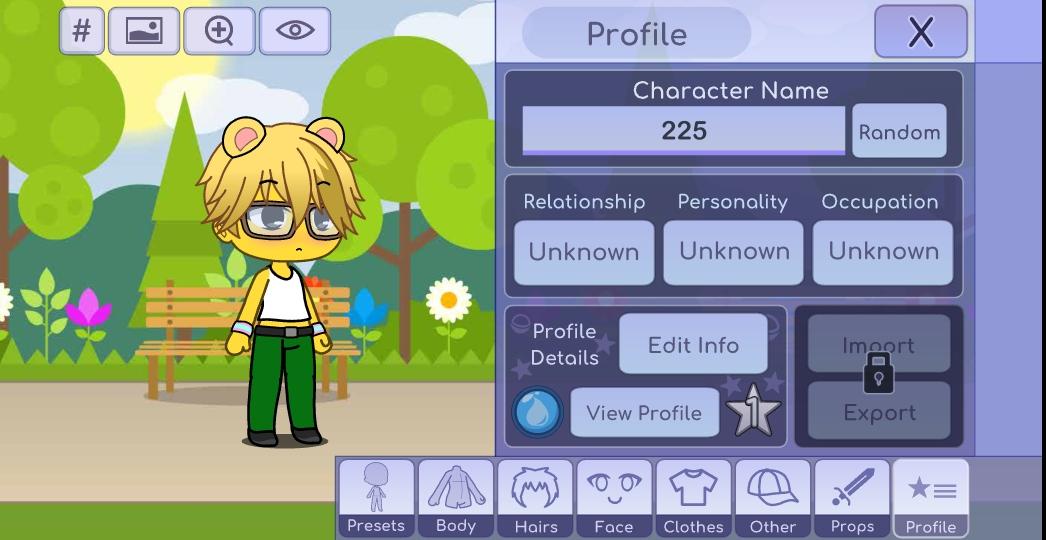Click the locked Export button

879,413
